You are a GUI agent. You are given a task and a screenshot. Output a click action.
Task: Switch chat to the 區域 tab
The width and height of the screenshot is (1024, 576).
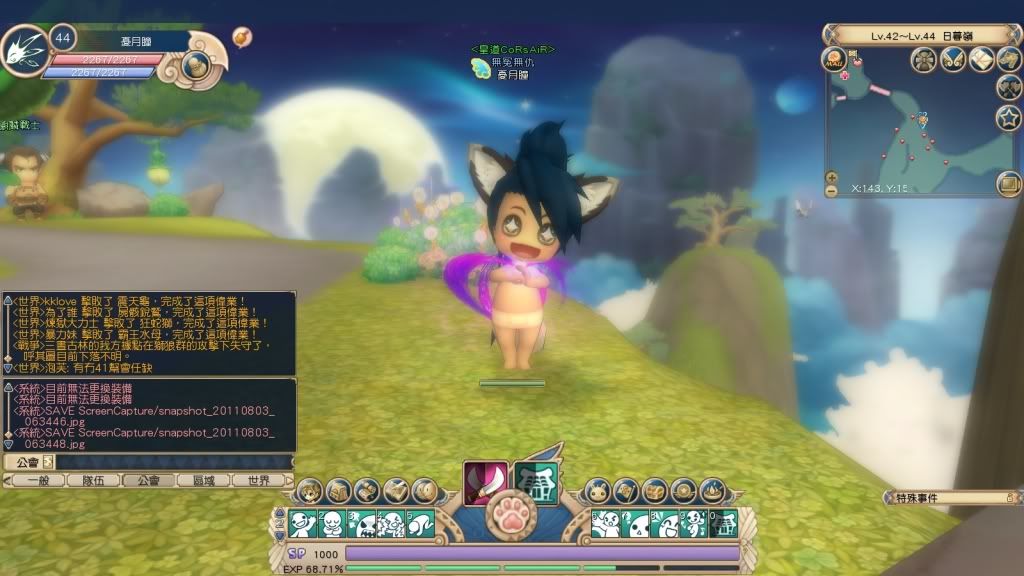point(203,480)
